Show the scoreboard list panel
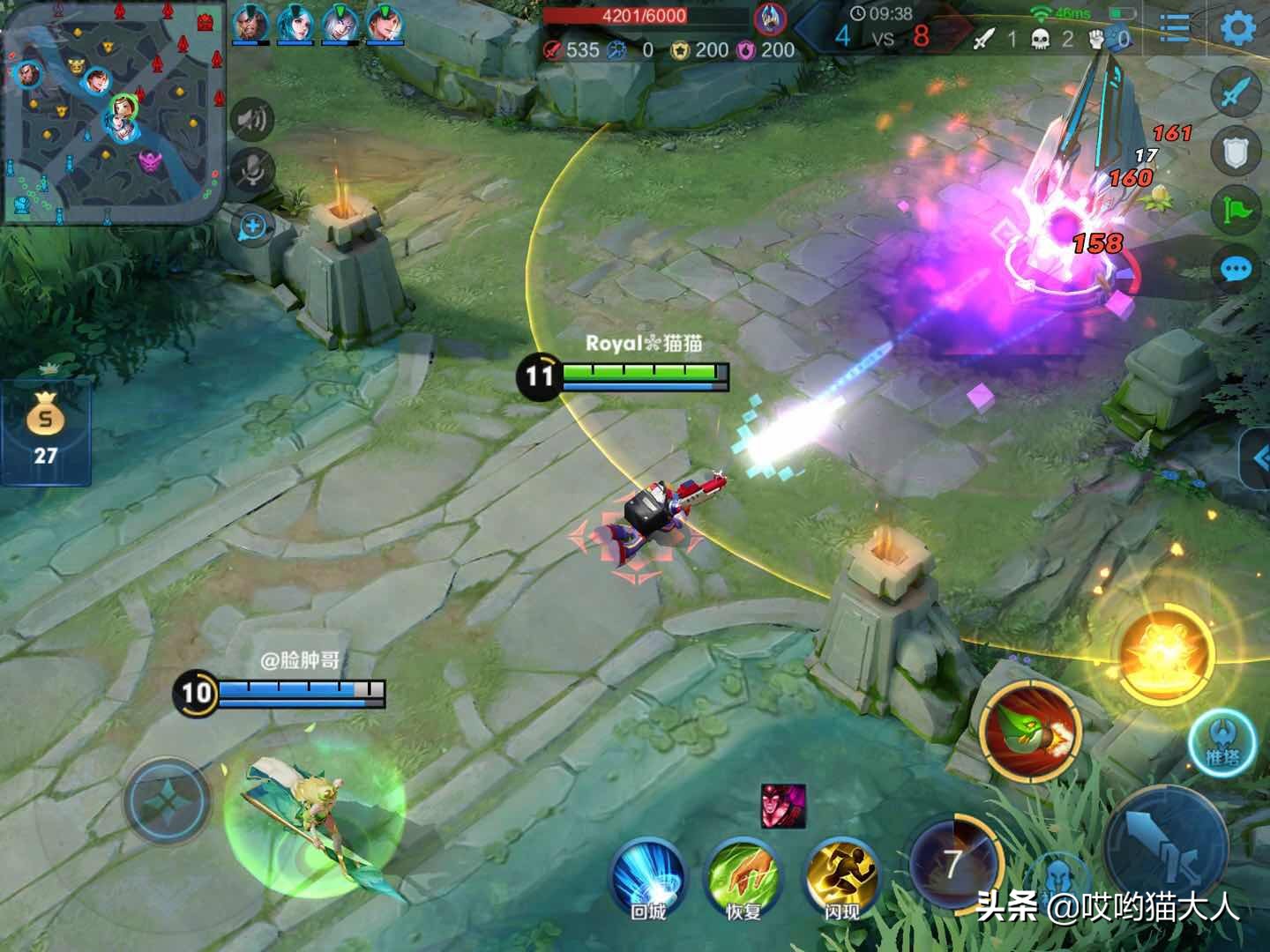This screenshot has width=1270, height=952. click(x=1175, y=27)
